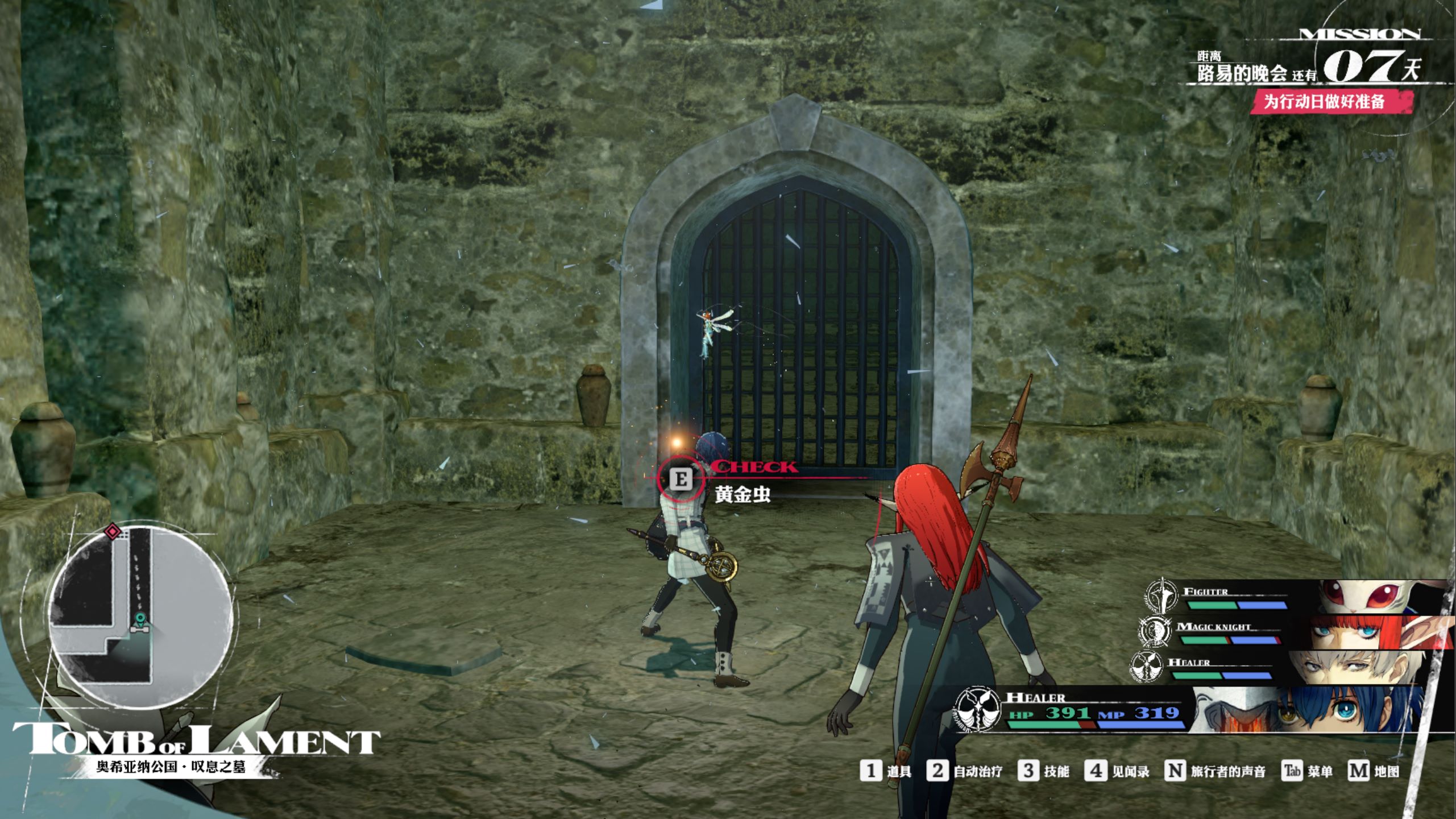Select the red diamond marker on minimap
Viewport: 1456px width, 819px height.
113,532
